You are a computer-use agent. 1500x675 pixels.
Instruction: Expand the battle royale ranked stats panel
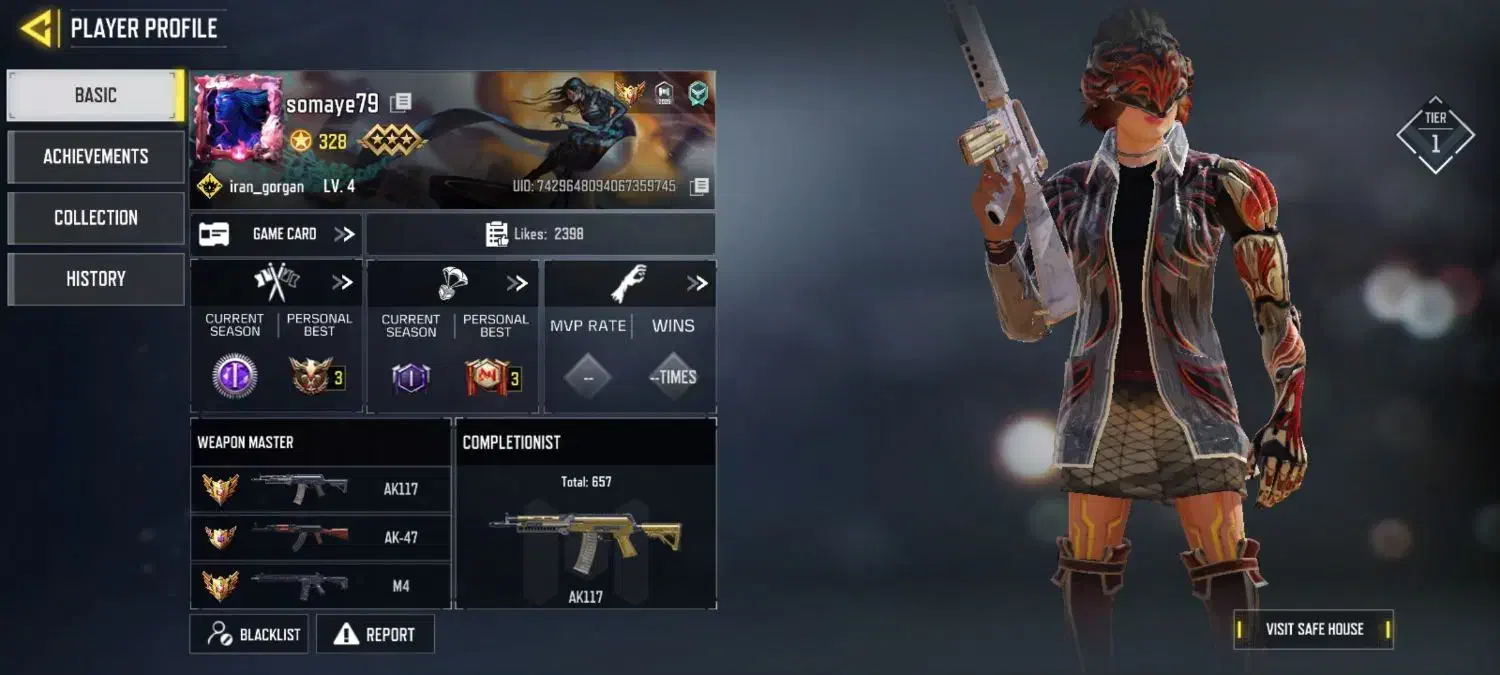click(516, 283)
